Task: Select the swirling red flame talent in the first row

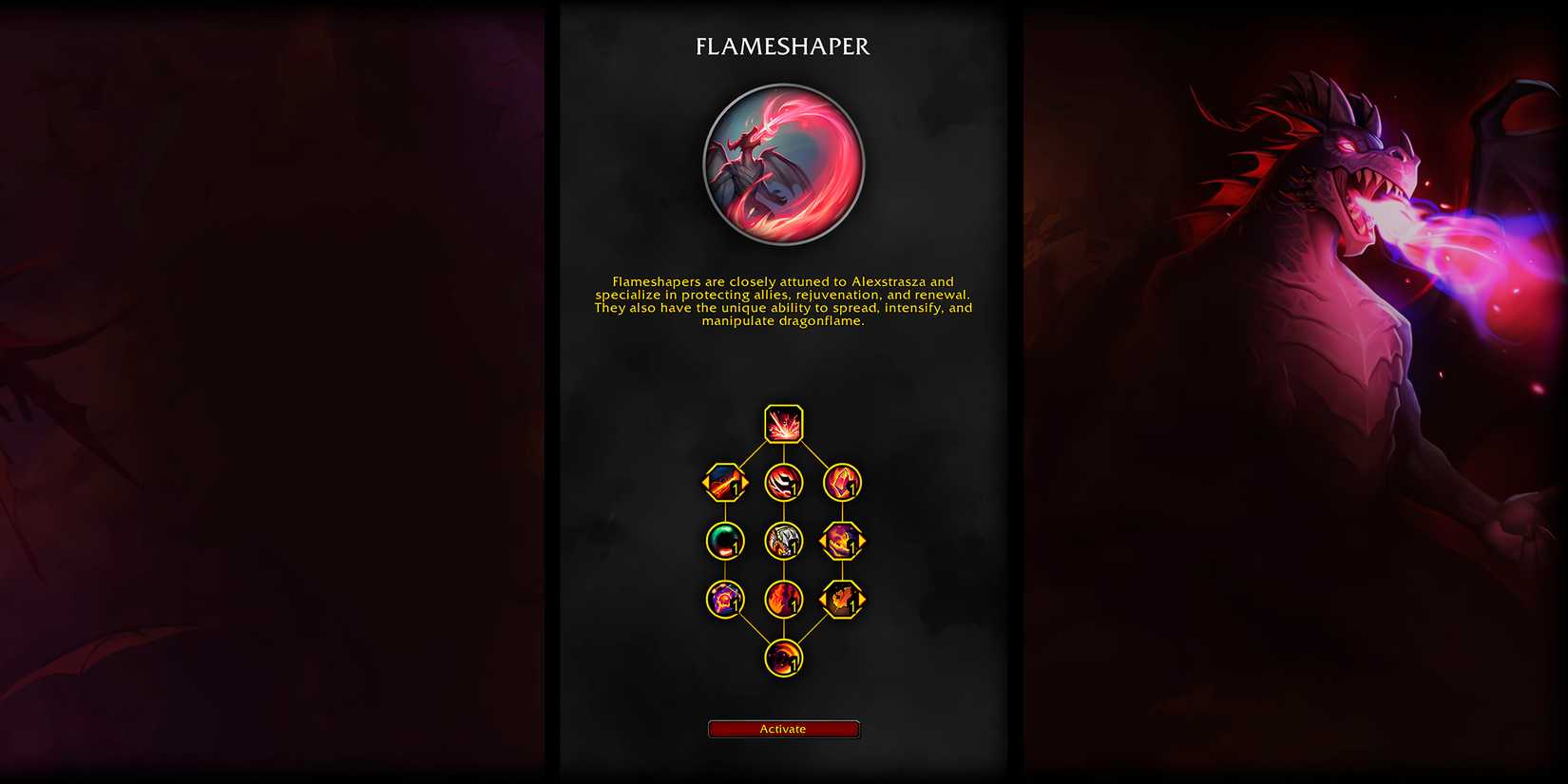Action: (x=783, y=482)
